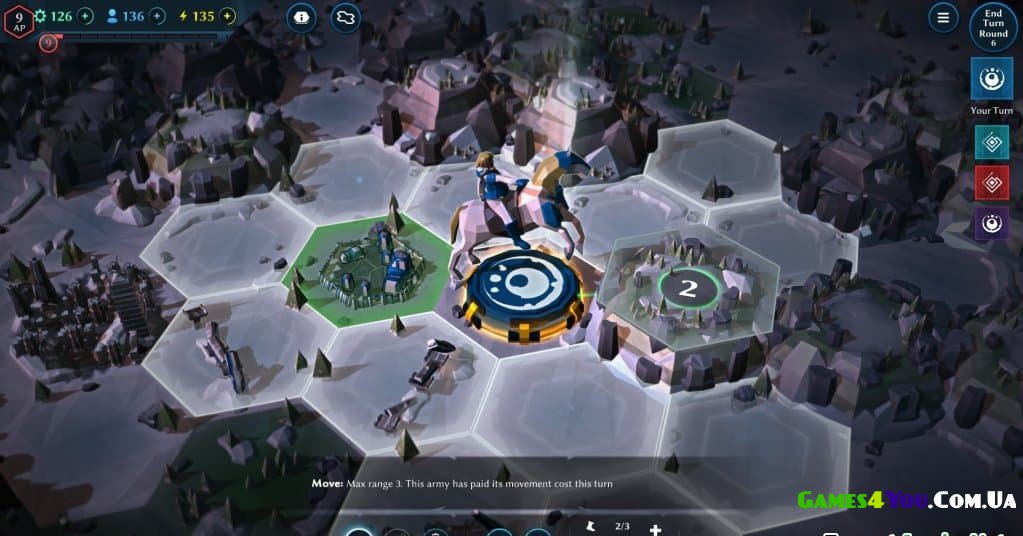Image resolution: width=1023 pixels, height=536 pixels.
Task: Add more gear resource with plus button
Action: [x=85, y=16]
